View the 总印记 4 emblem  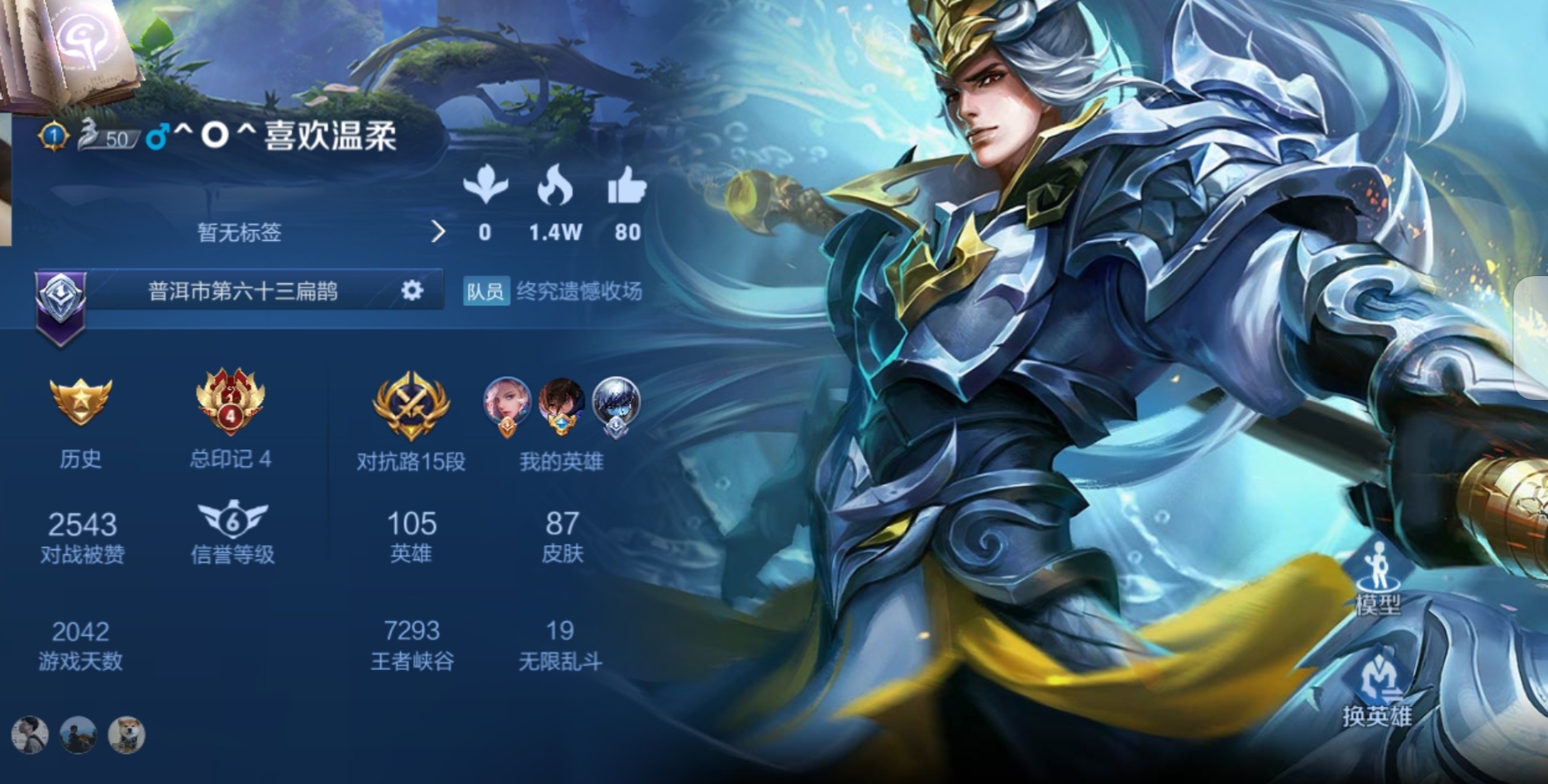coord(231,402)
